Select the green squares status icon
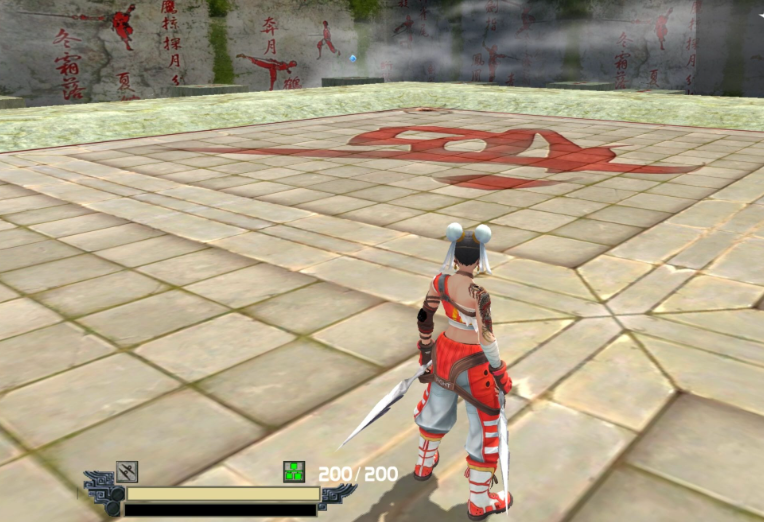This screenshot has width=764, height=522. [294, 471]
